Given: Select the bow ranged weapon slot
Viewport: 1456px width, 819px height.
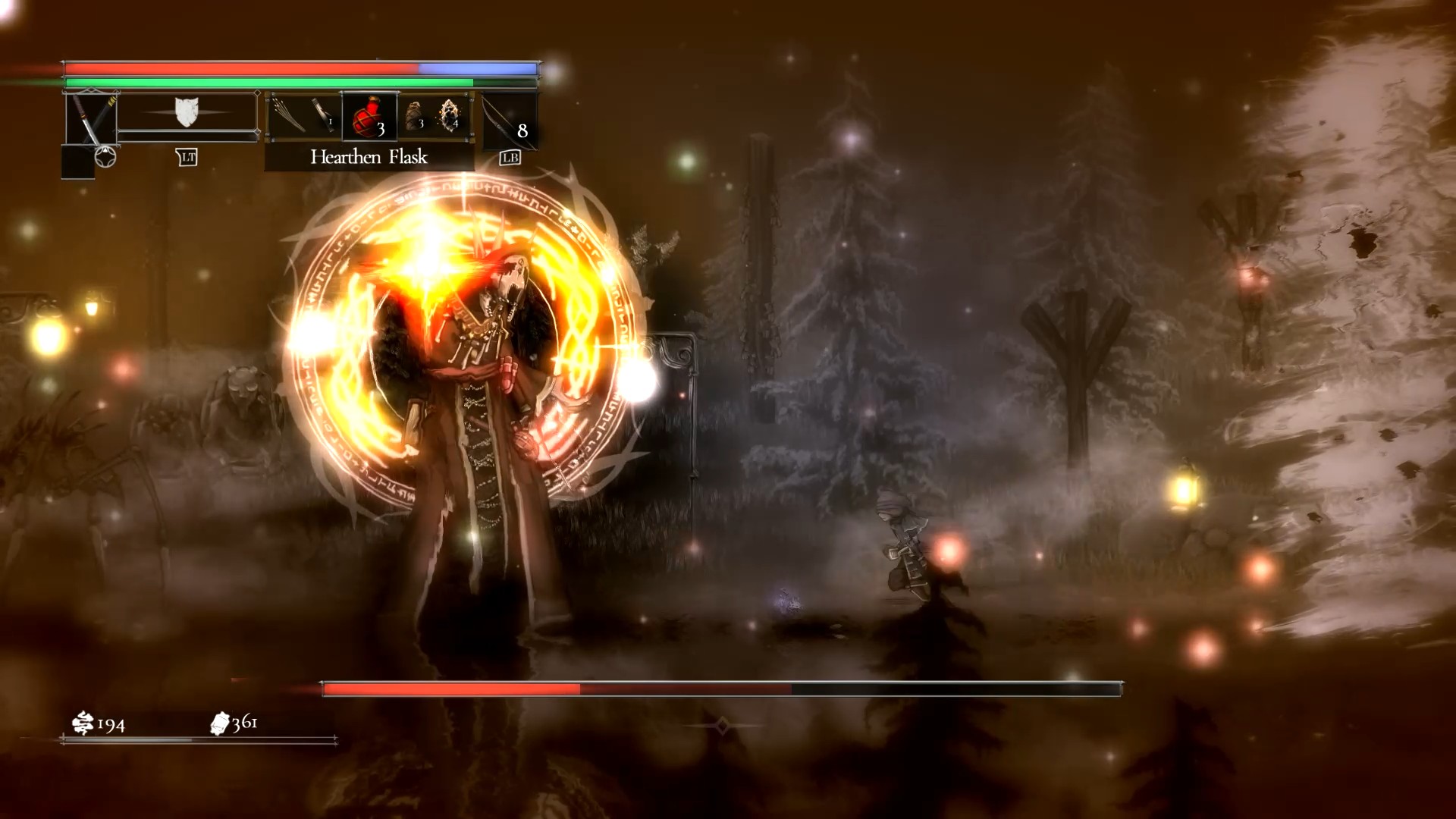Looking at the screenshot, I should 509,120.
